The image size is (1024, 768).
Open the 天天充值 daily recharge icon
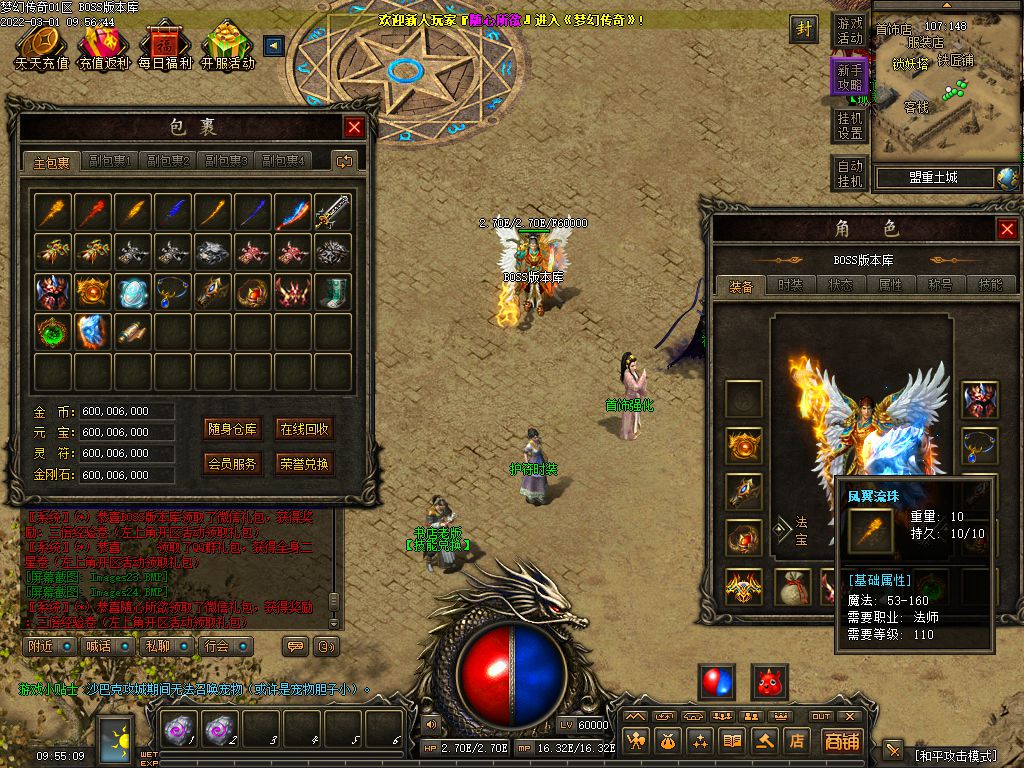pos(42,48)
